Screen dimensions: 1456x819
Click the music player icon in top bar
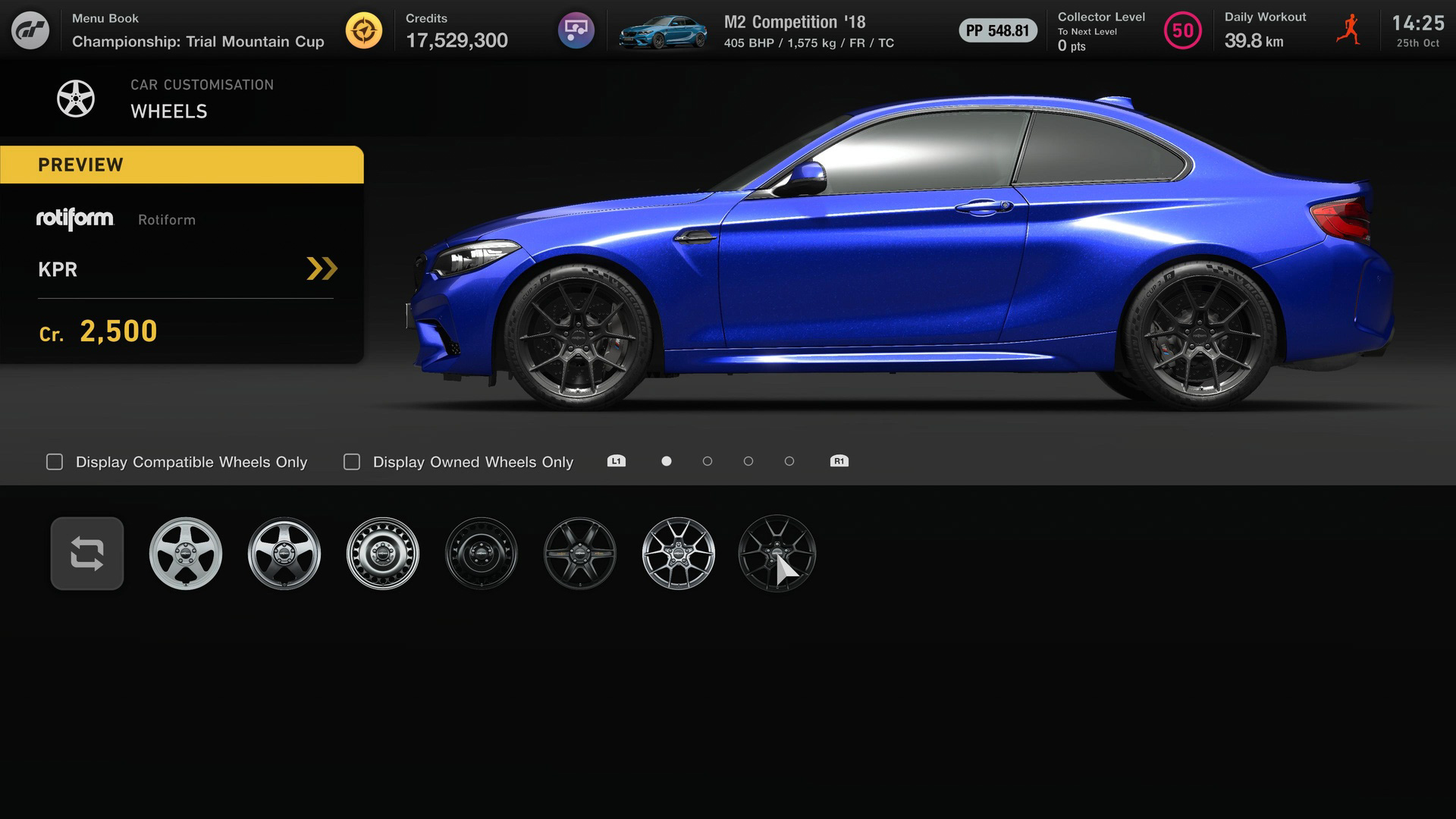click(576, 30)
